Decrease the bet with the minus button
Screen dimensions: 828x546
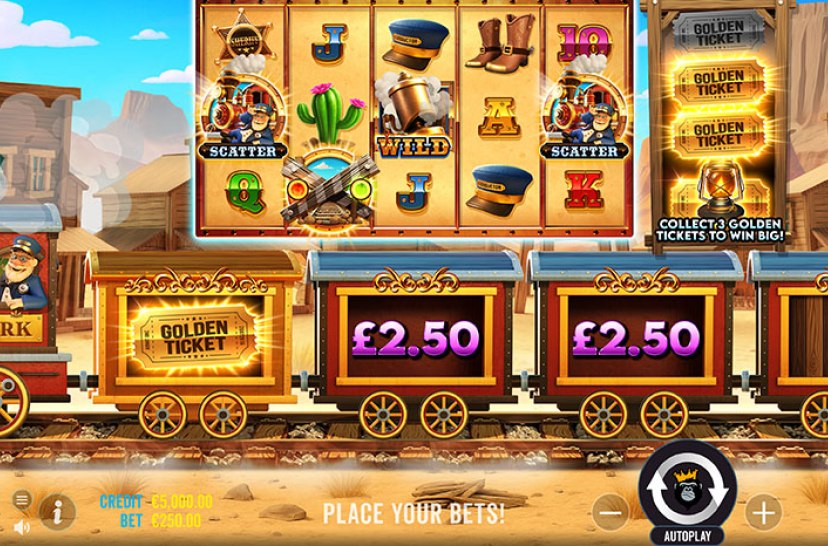(610, 513)
